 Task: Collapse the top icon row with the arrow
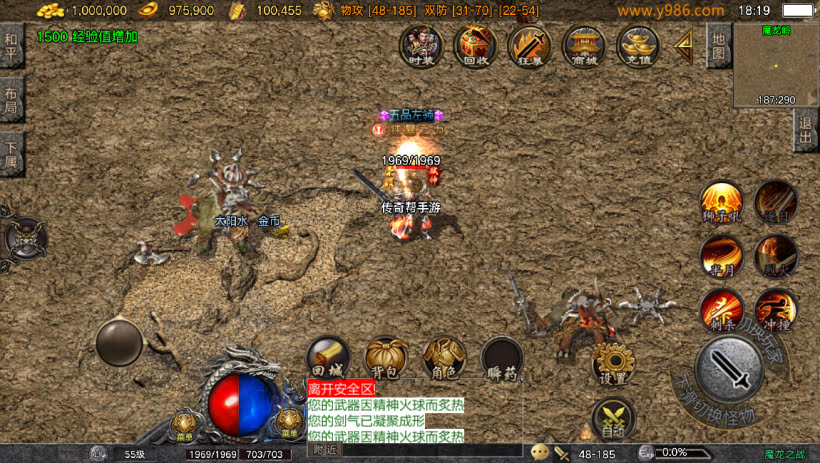685,45
